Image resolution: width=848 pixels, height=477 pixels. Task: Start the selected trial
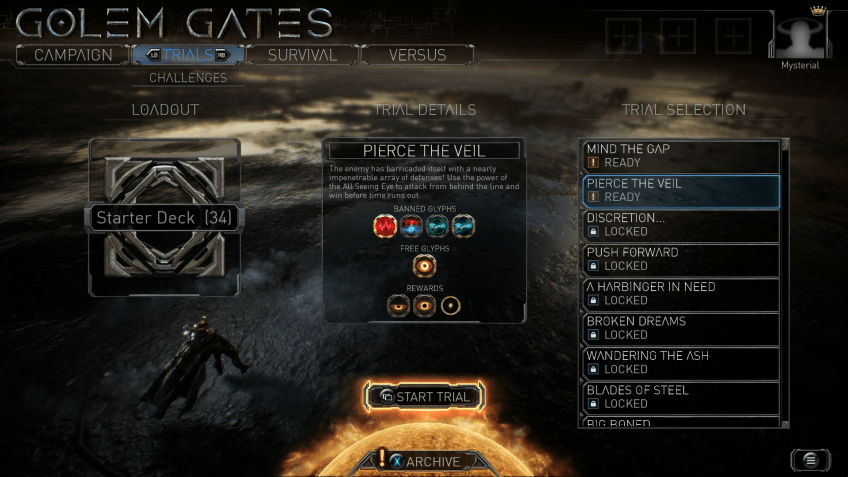click(424, 397)
